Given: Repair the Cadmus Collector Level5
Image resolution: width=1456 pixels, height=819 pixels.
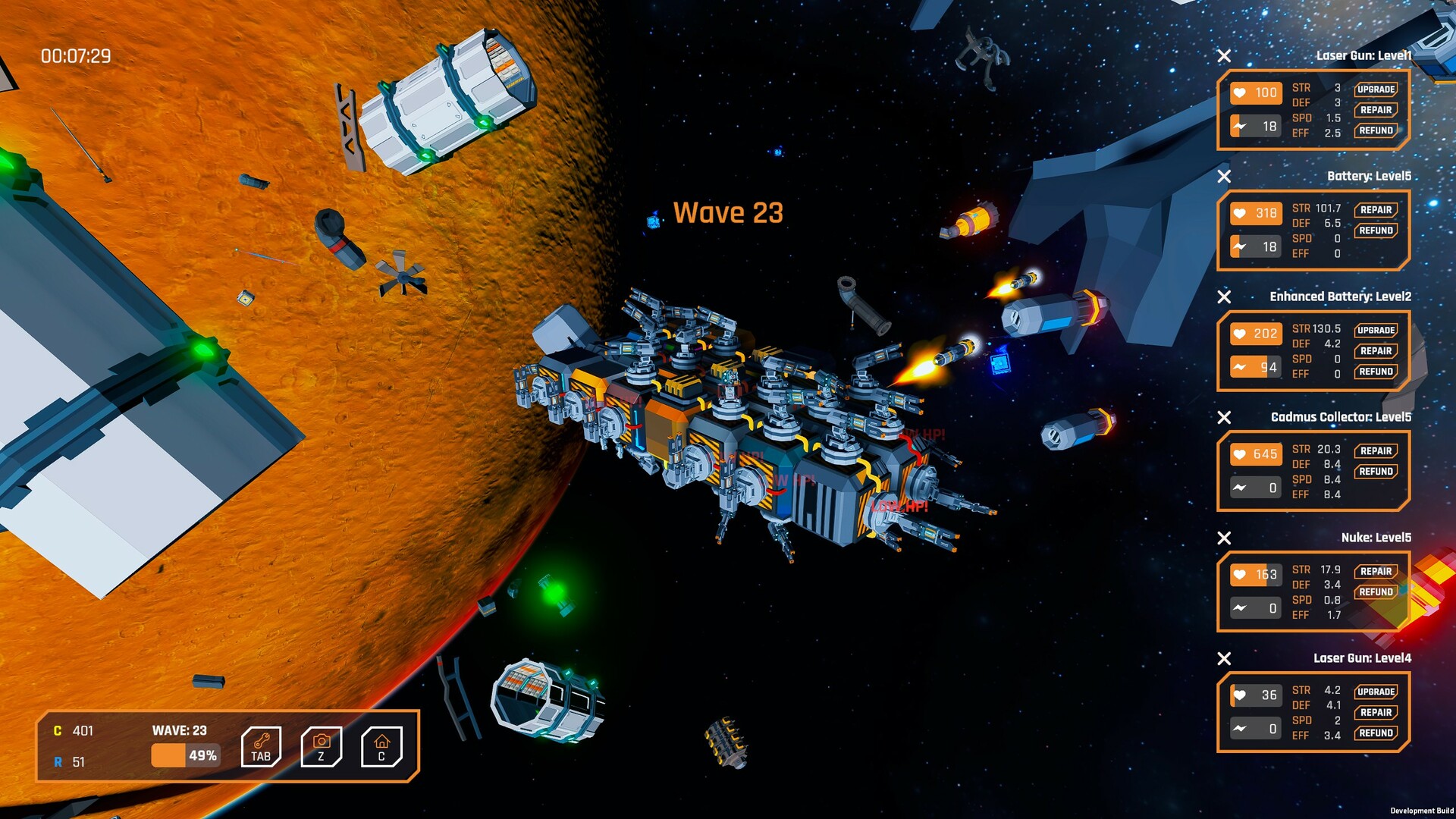Looking at the screenshot, I should (1376, 451).
